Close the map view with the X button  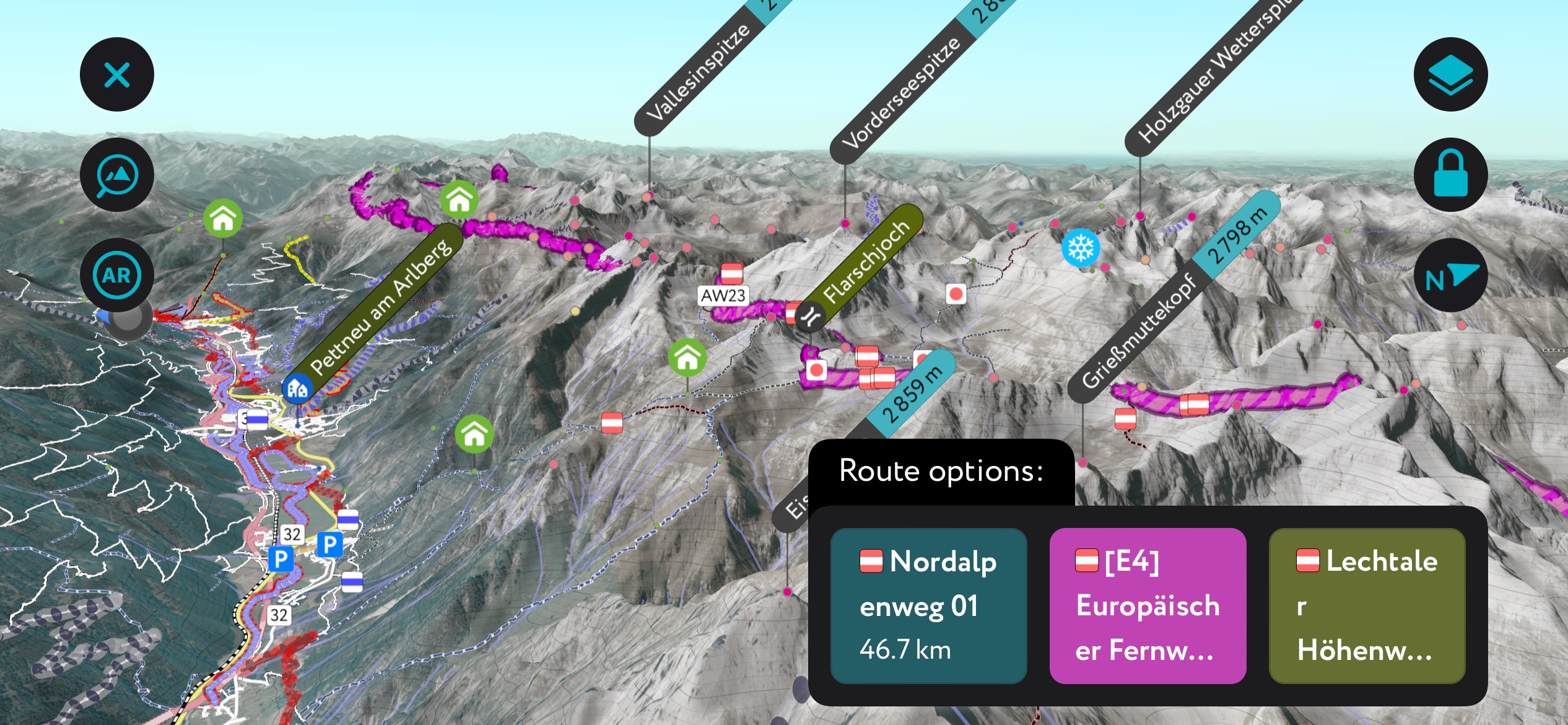coord(116,75)
